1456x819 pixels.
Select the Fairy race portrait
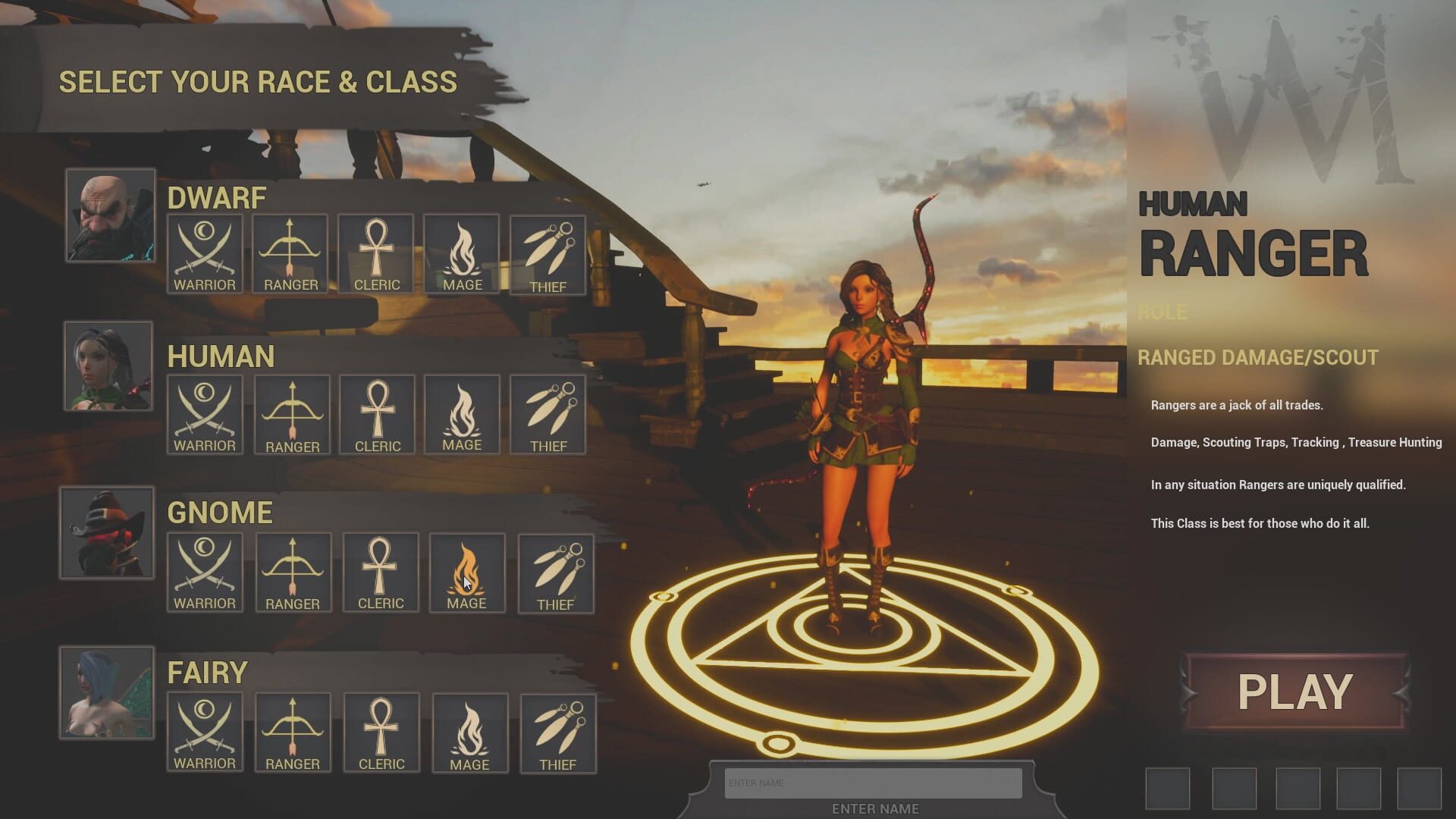click(107, 692)
